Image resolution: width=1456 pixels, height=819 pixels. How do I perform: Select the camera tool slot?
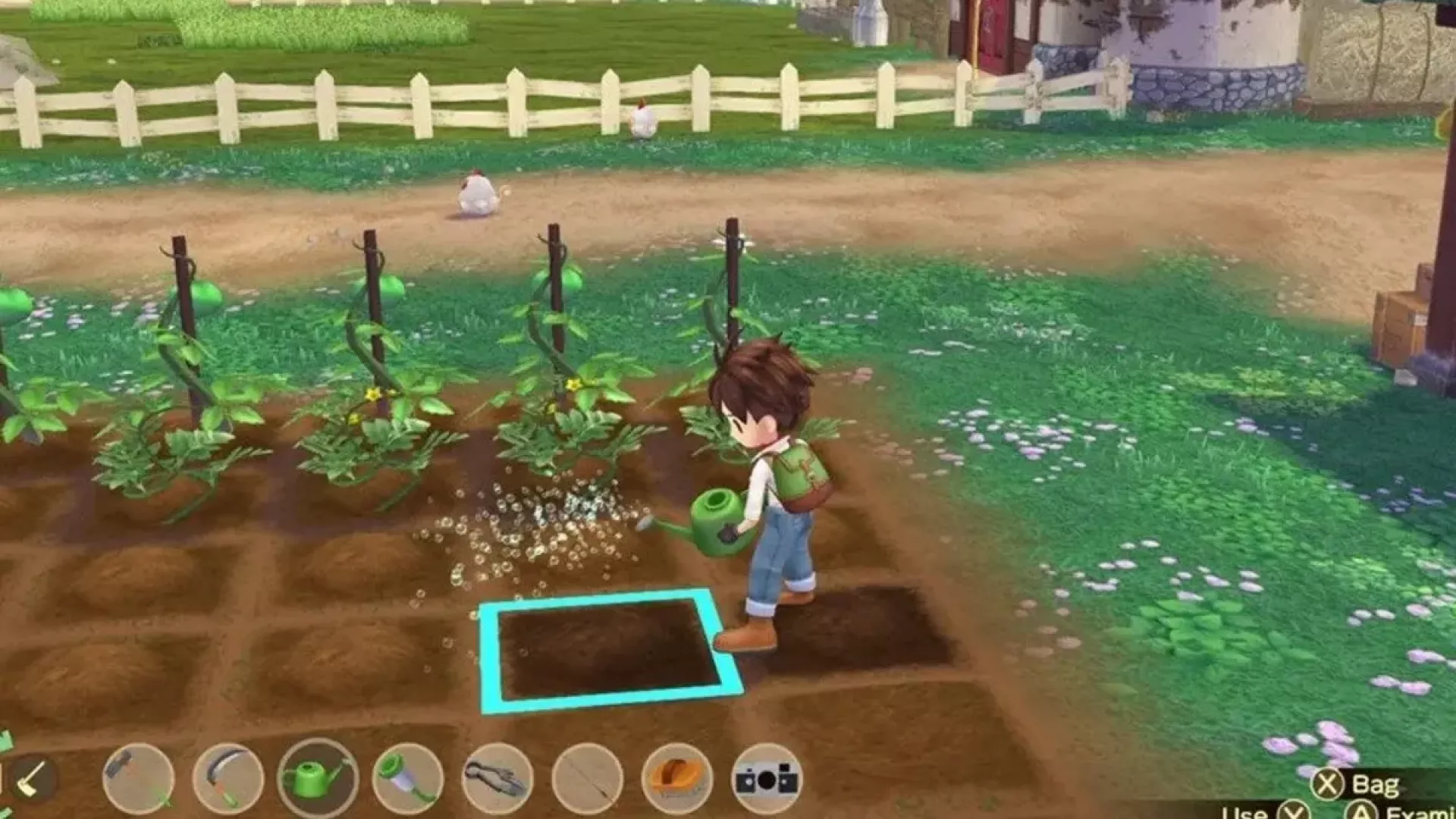click(767, 778)
